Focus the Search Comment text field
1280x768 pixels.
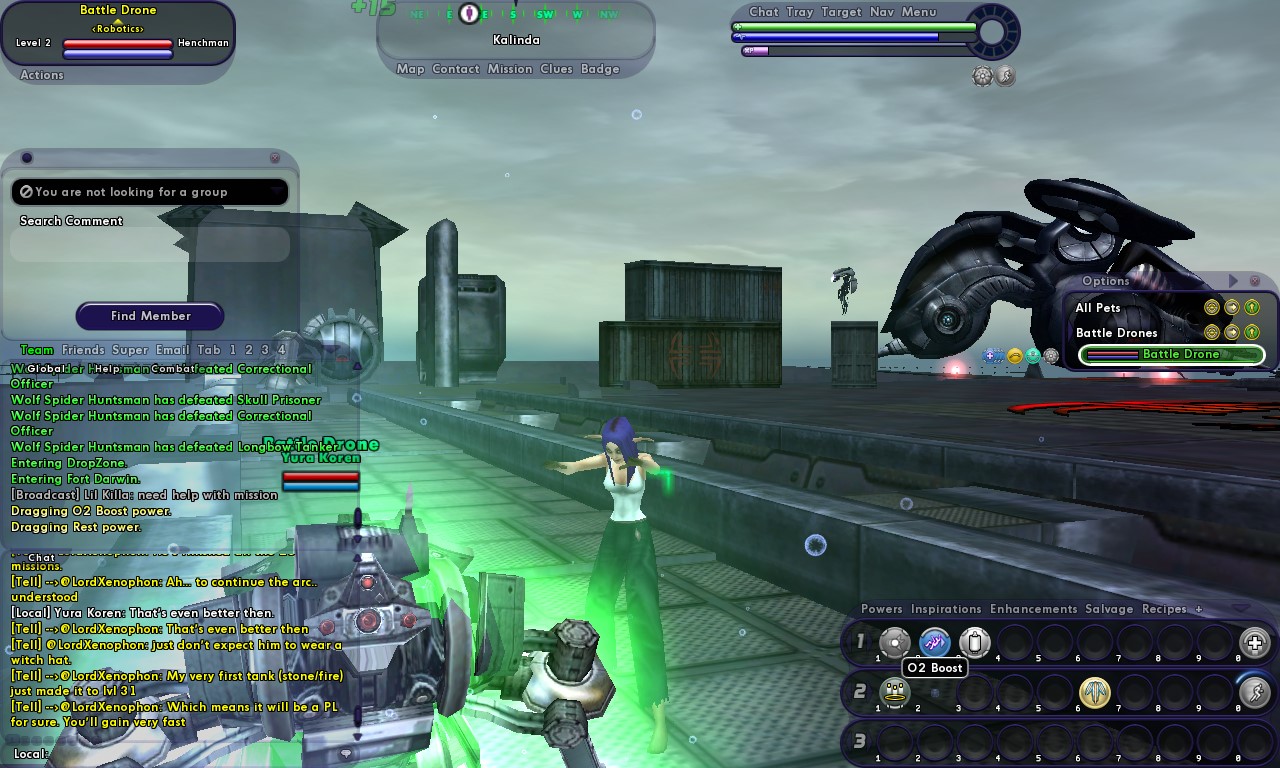click(150, 245)
